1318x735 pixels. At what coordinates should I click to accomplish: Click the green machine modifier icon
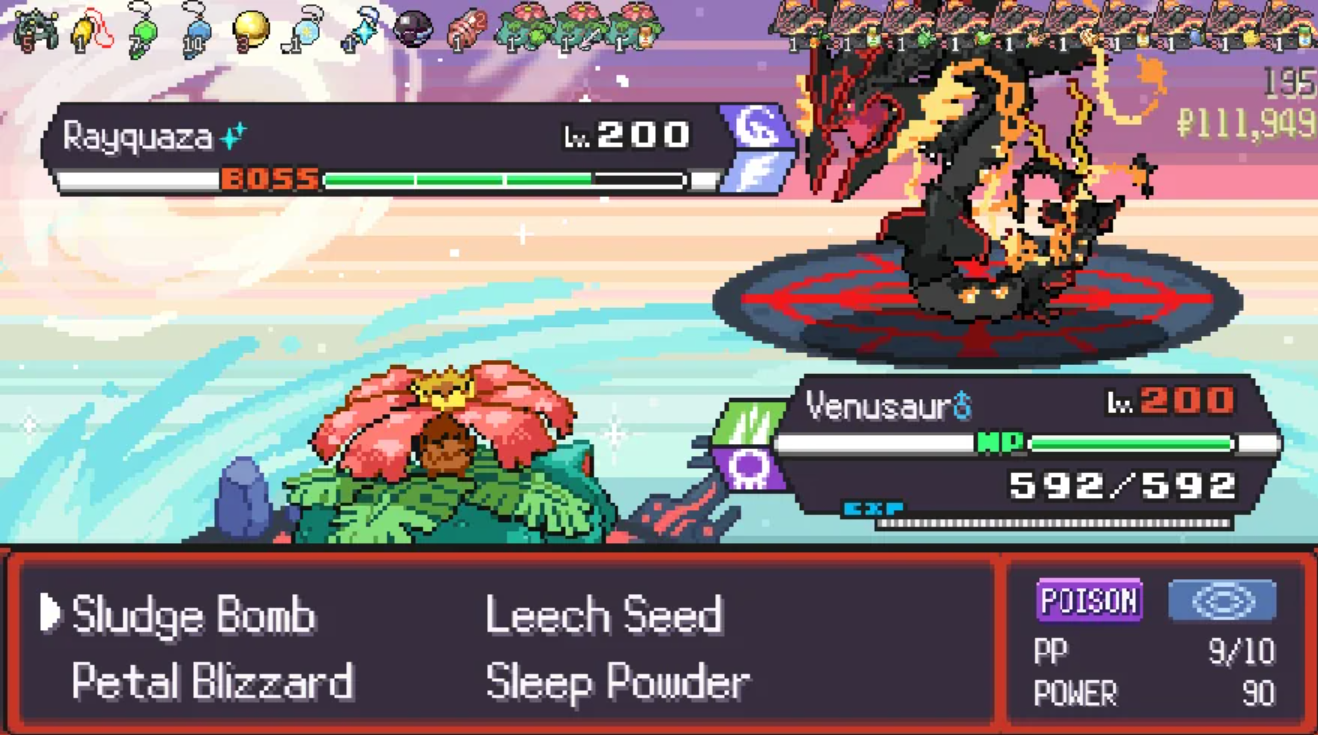(35, 28)
